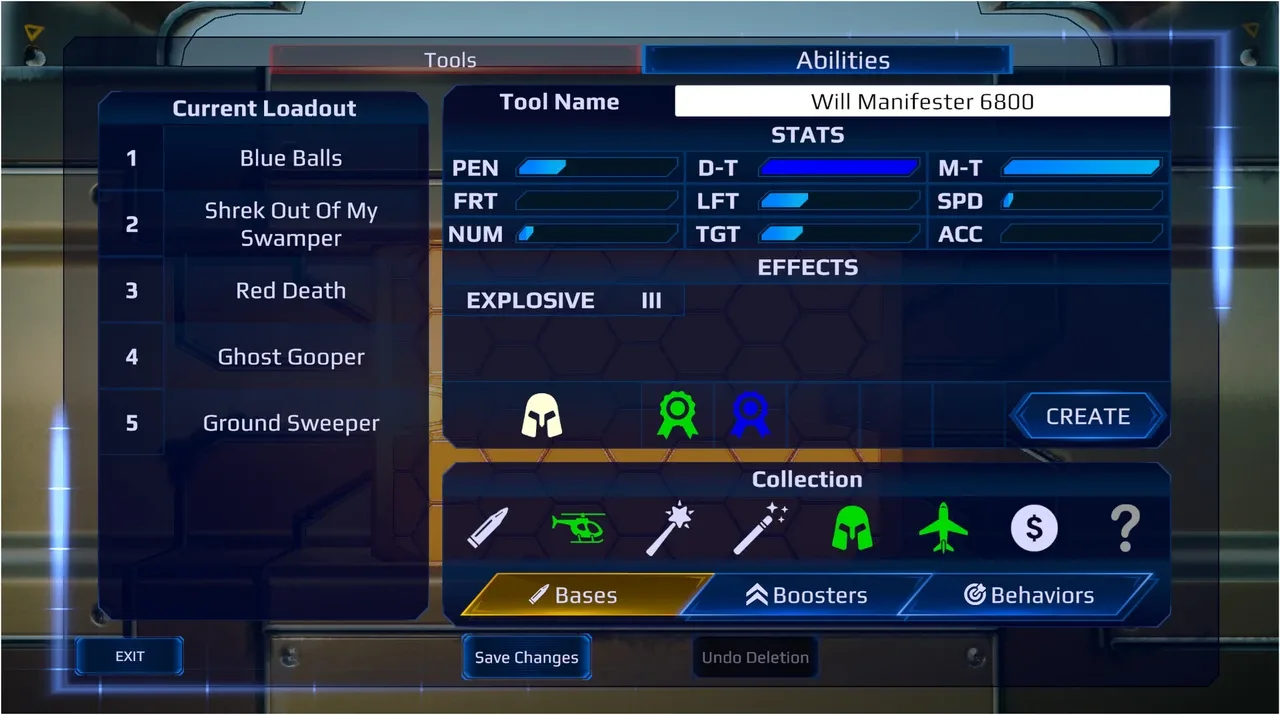The width and height of the screenshot is (1280, 715).
Task: Choose the green airplane base icon
Action: (x=943, y=528)
